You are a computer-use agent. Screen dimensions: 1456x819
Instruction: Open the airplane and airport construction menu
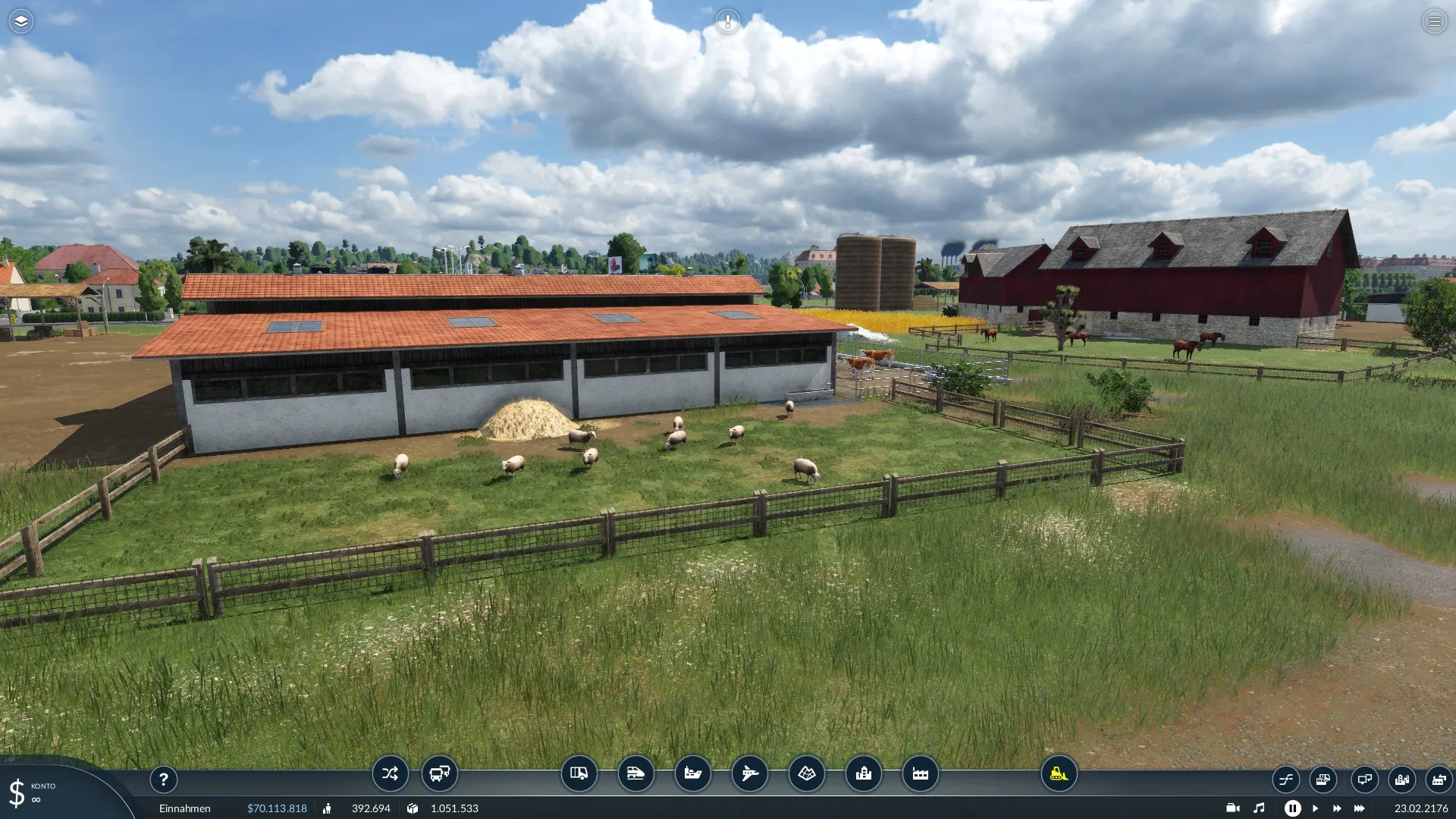point(749,773)
